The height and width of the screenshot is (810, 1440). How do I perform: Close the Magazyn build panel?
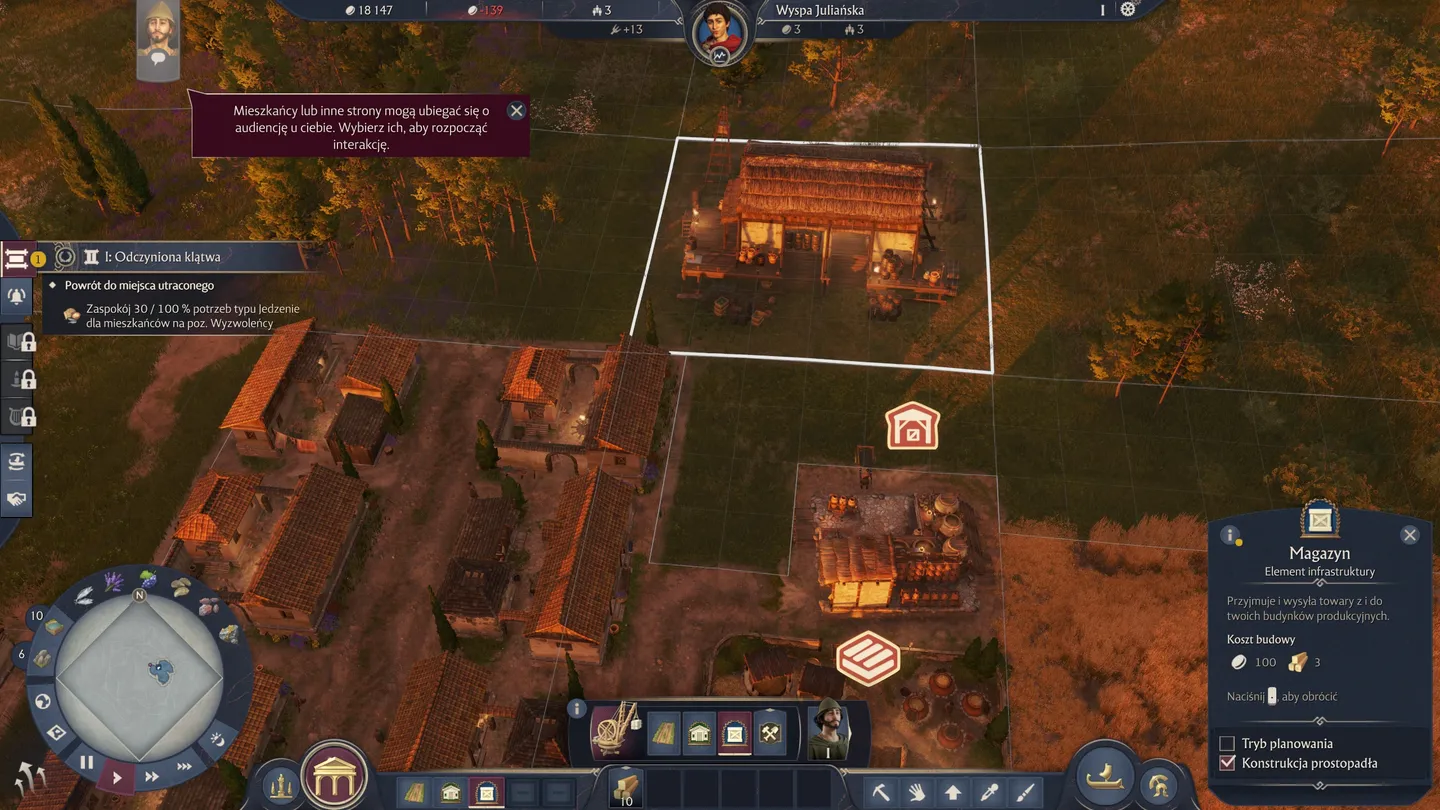pos(1410,535)
